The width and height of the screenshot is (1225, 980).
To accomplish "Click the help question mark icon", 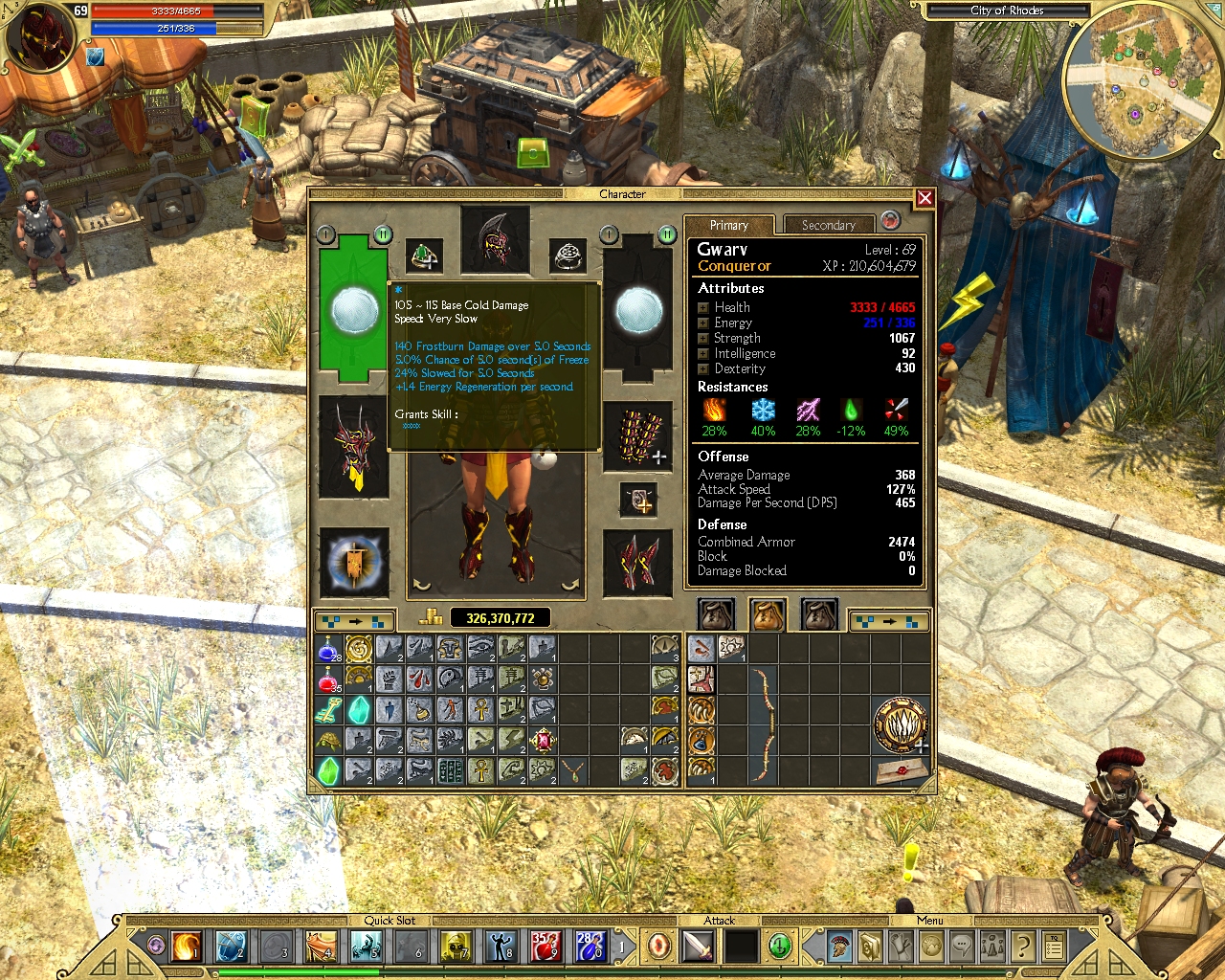I will (1022, 946).
